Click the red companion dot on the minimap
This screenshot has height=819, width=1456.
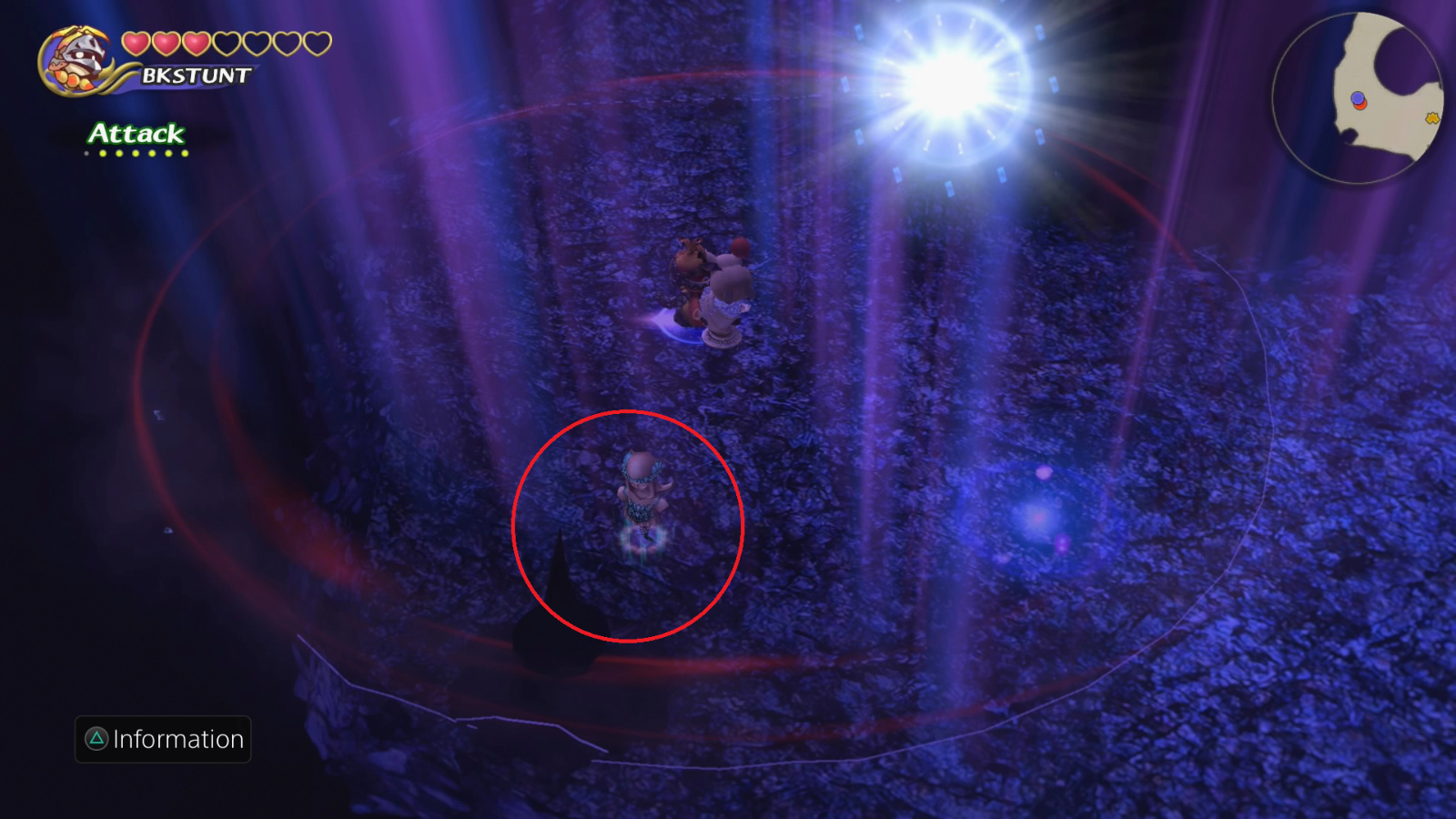coord(1360,106)
